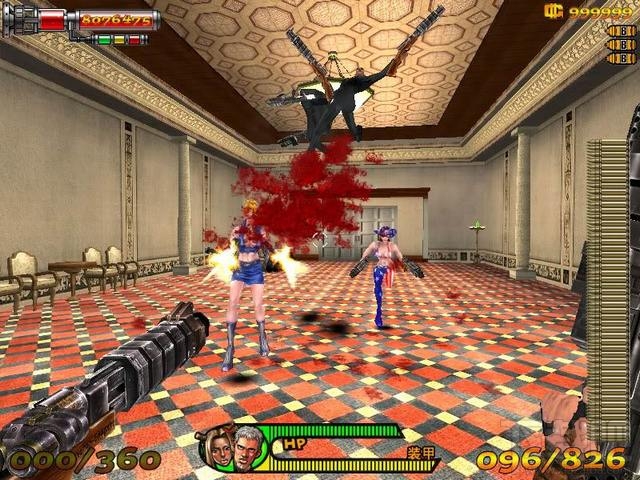Click the green indicator light under the score
Viewport: 640px width, 480px height.
pos(102,40)
